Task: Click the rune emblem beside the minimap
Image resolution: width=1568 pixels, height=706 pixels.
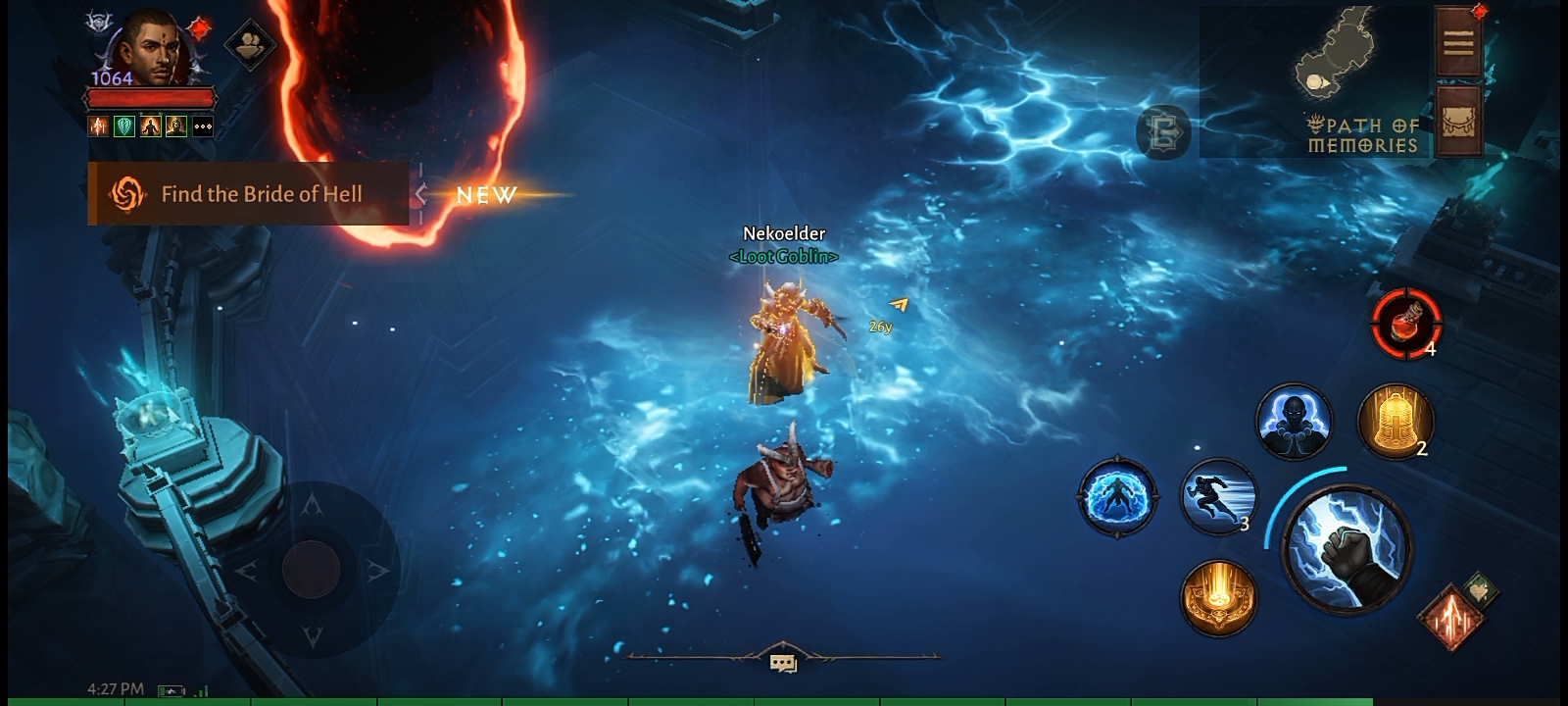Action: [x=1163, y=132]
